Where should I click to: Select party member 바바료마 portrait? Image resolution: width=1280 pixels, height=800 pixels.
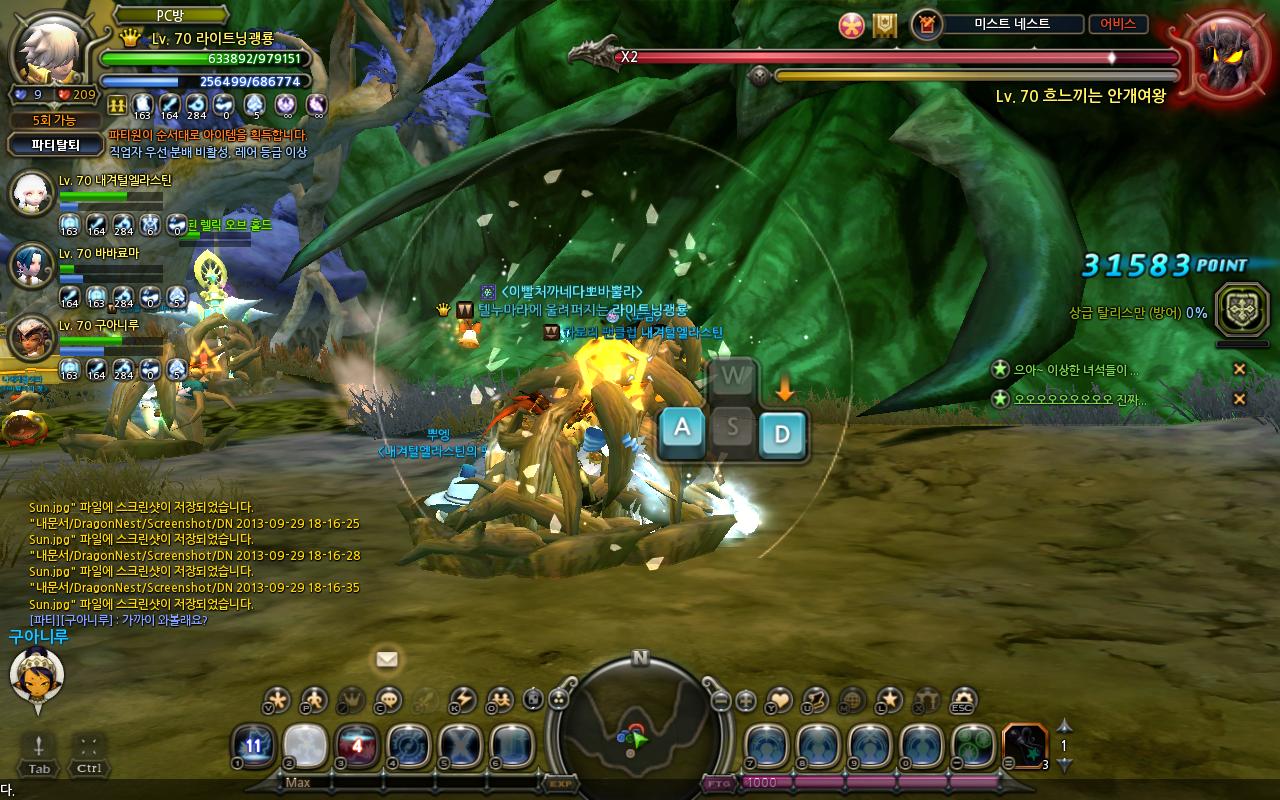30,265
